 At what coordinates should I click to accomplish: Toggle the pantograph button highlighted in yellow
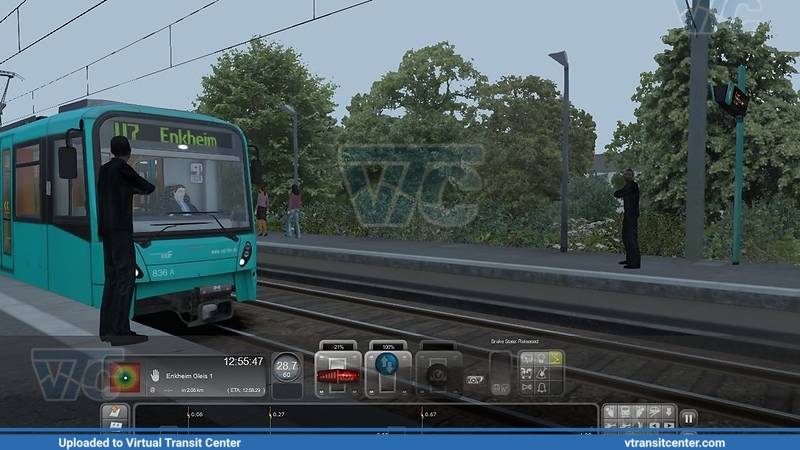click(x=556, y=358)
